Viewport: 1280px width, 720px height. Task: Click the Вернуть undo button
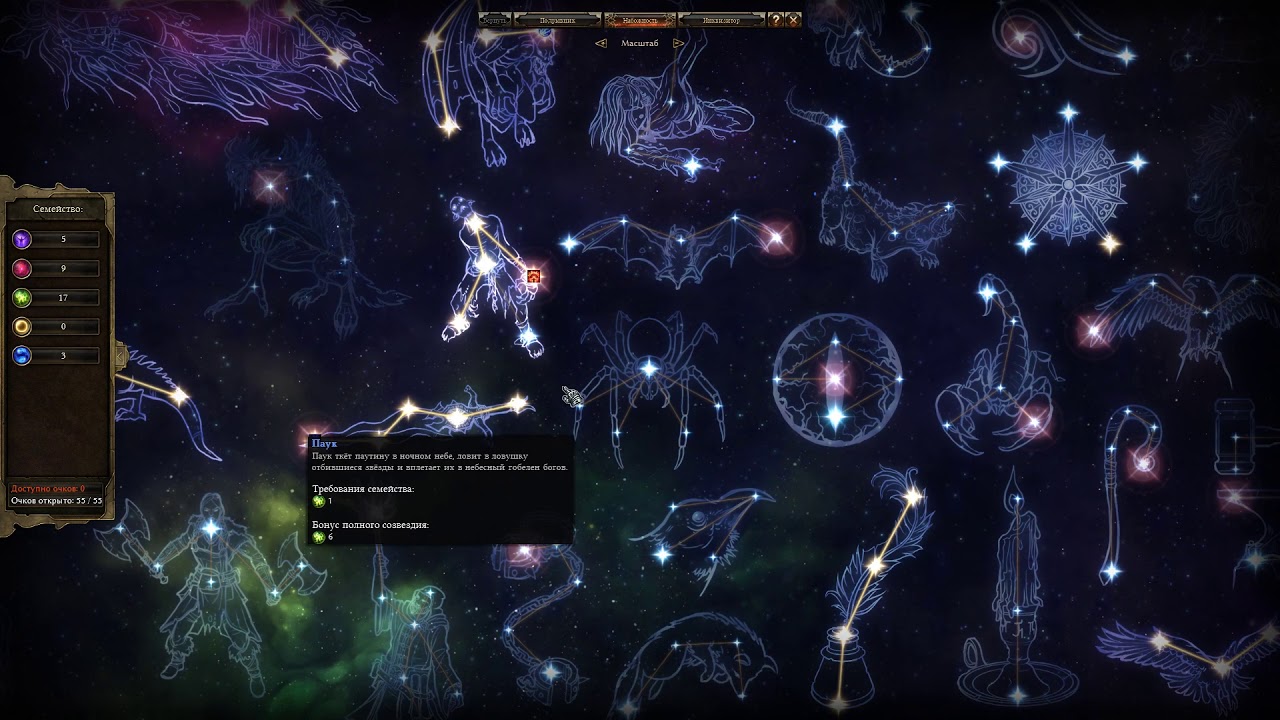[x=495, y=20]
